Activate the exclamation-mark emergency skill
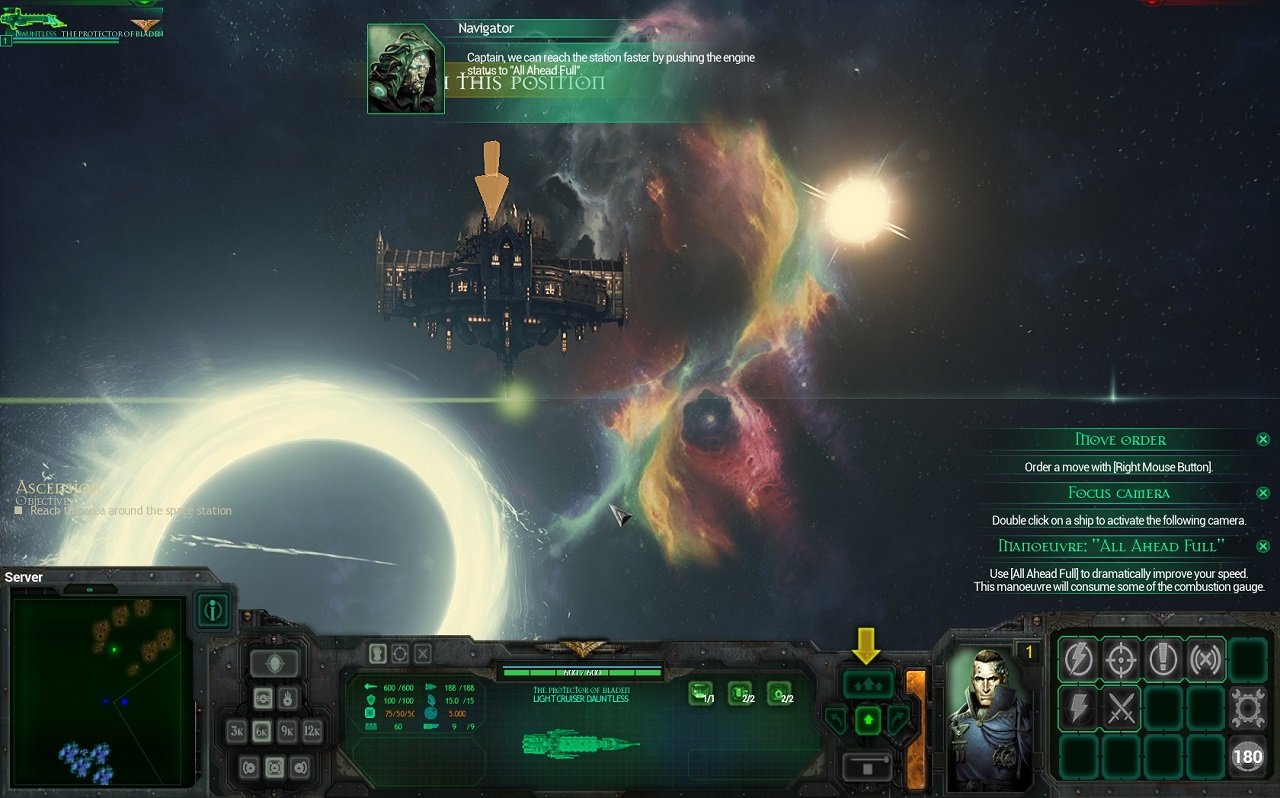 pyautogui.click(x=1163, y=657)
